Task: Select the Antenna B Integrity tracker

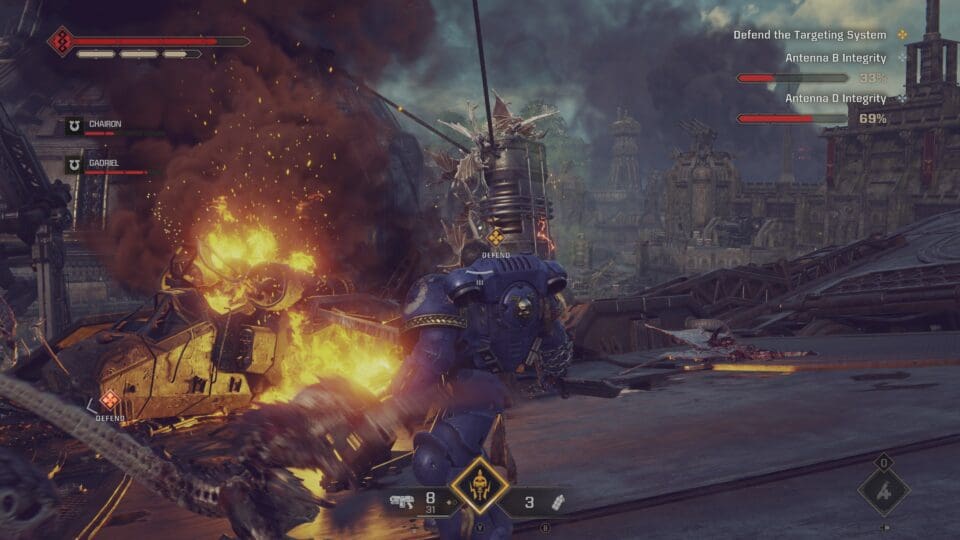Action: 835,59
